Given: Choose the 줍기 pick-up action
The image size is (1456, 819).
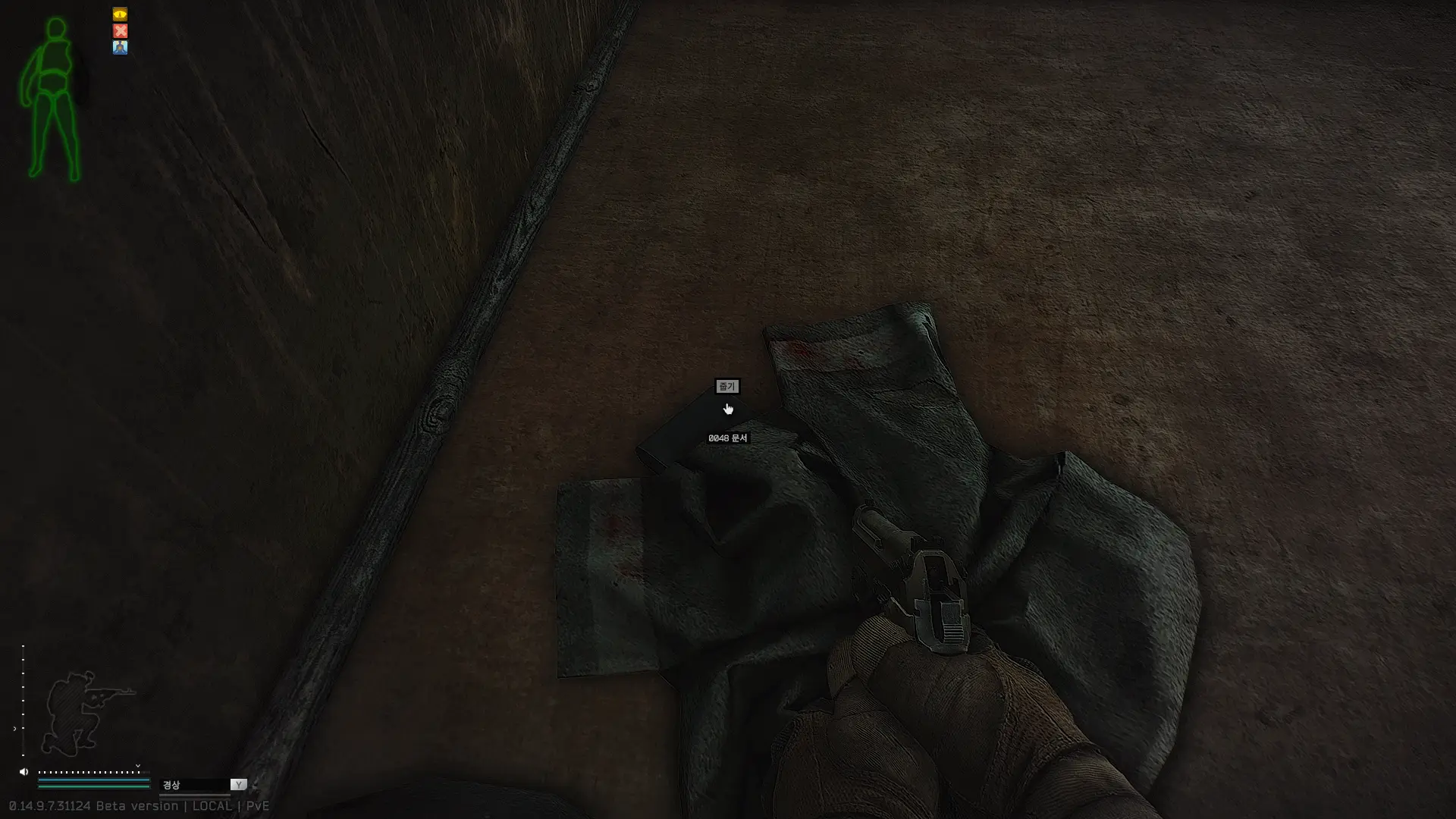Looking at the screenshot, I should (x=726, y=387).
